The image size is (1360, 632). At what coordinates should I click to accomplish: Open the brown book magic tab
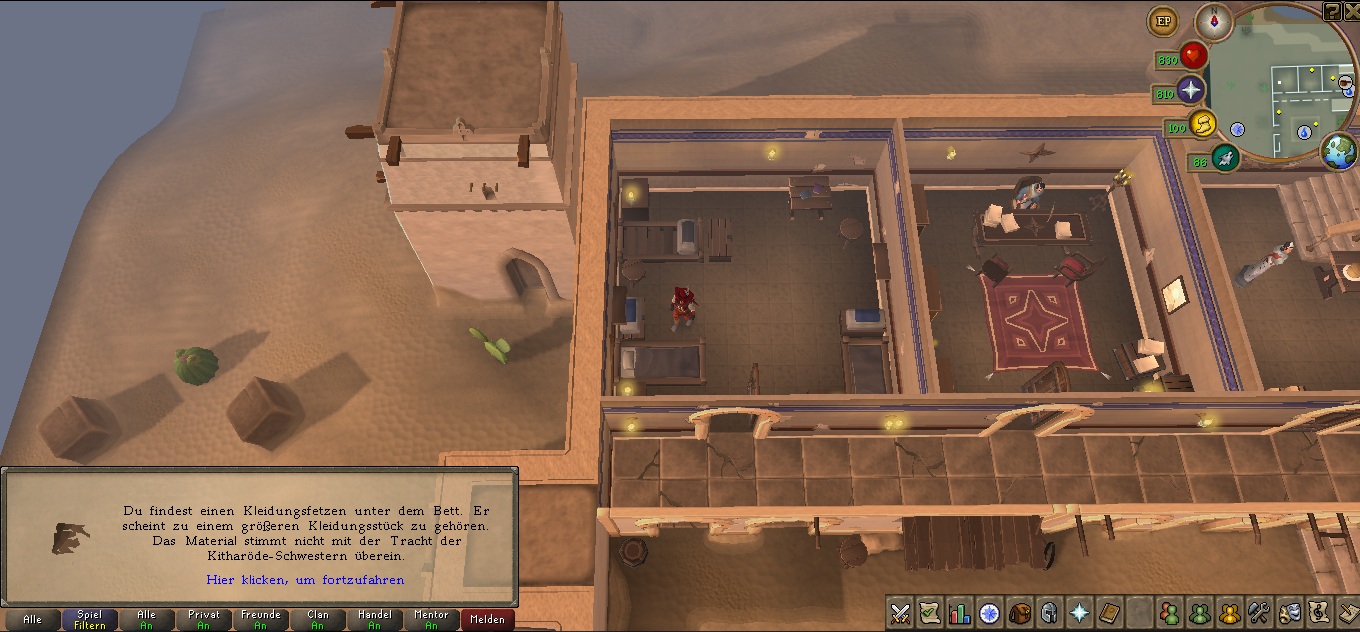pyautogui.click(x=1108, y=612)
